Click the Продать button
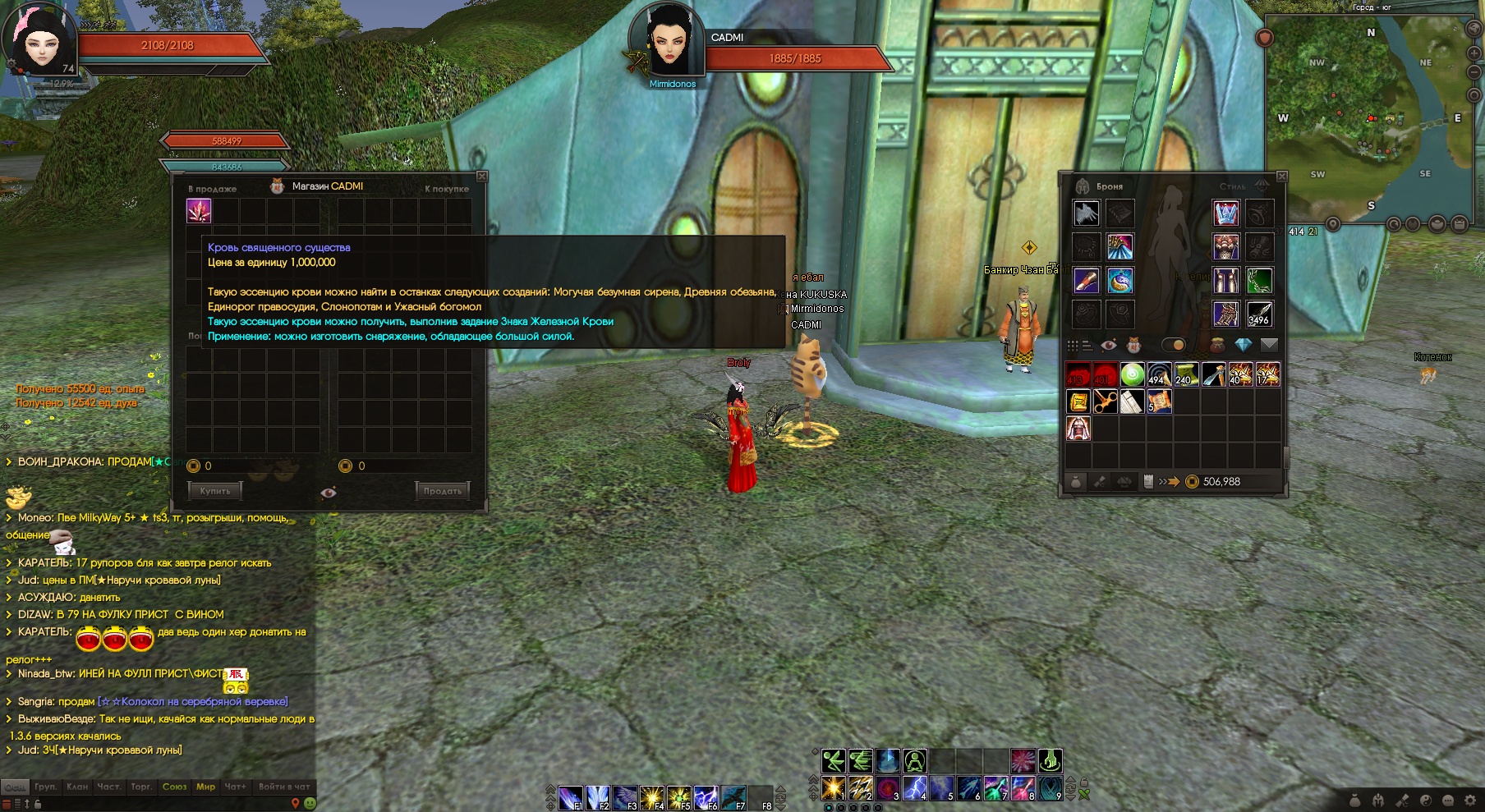This screenshot has height=812, width=1485. coord(442,491)
